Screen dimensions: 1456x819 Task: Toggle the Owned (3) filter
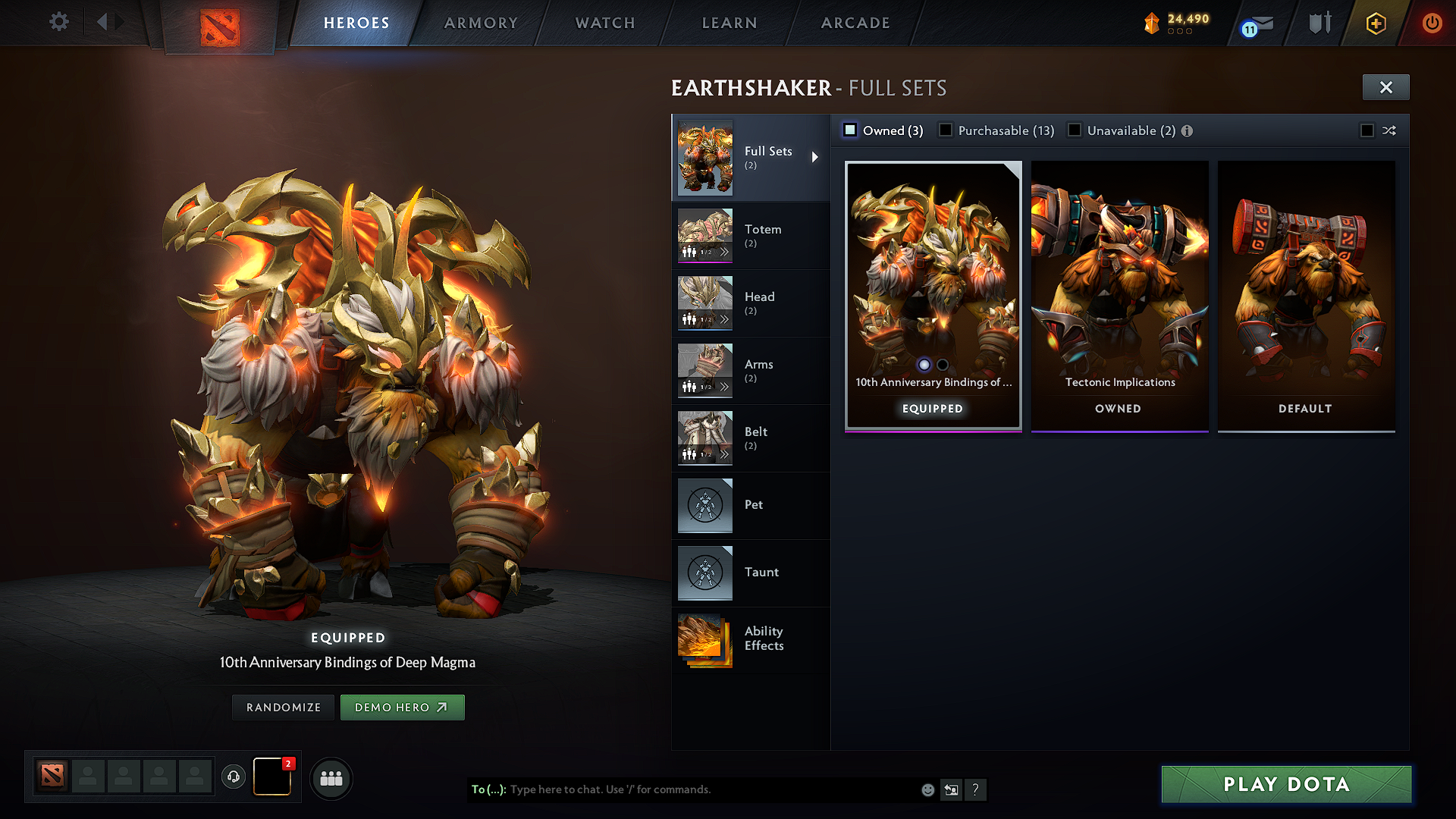[849, 130]
